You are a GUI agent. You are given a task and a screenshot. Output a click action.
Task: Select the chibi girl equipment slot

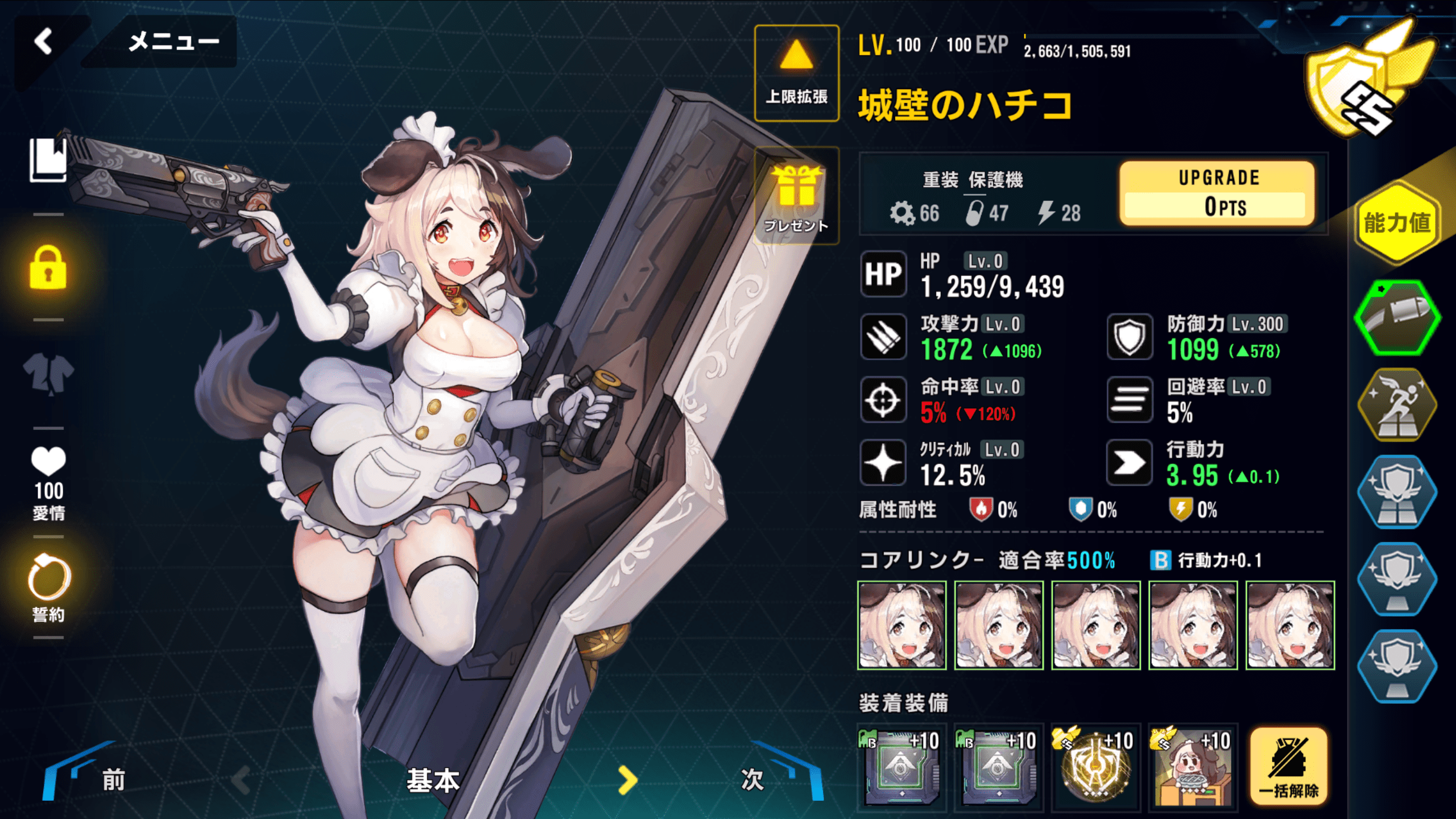[1193, 767]
